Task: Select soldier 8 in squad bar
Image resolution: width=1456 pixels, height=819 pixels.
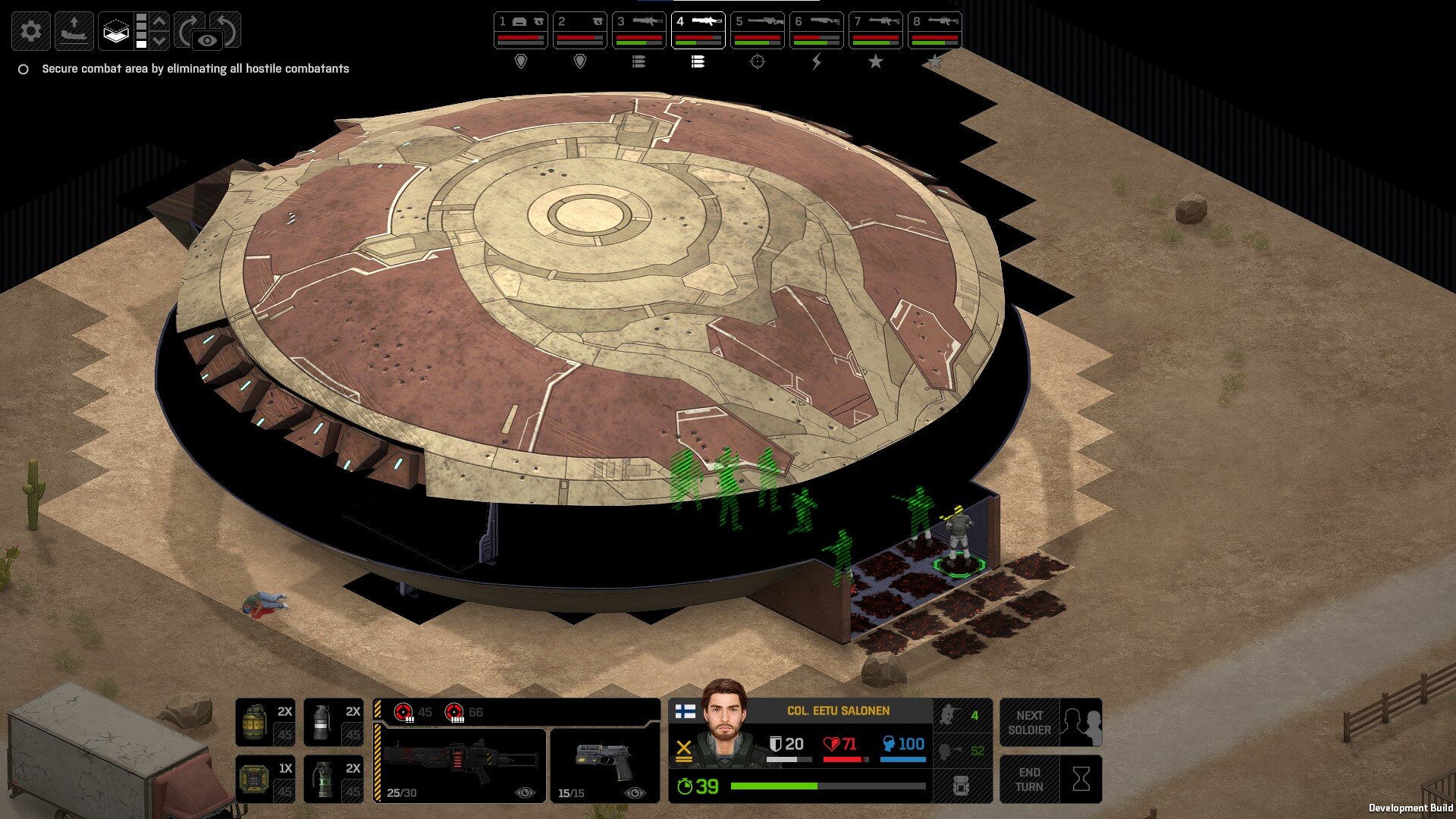Action: point(934,30)
